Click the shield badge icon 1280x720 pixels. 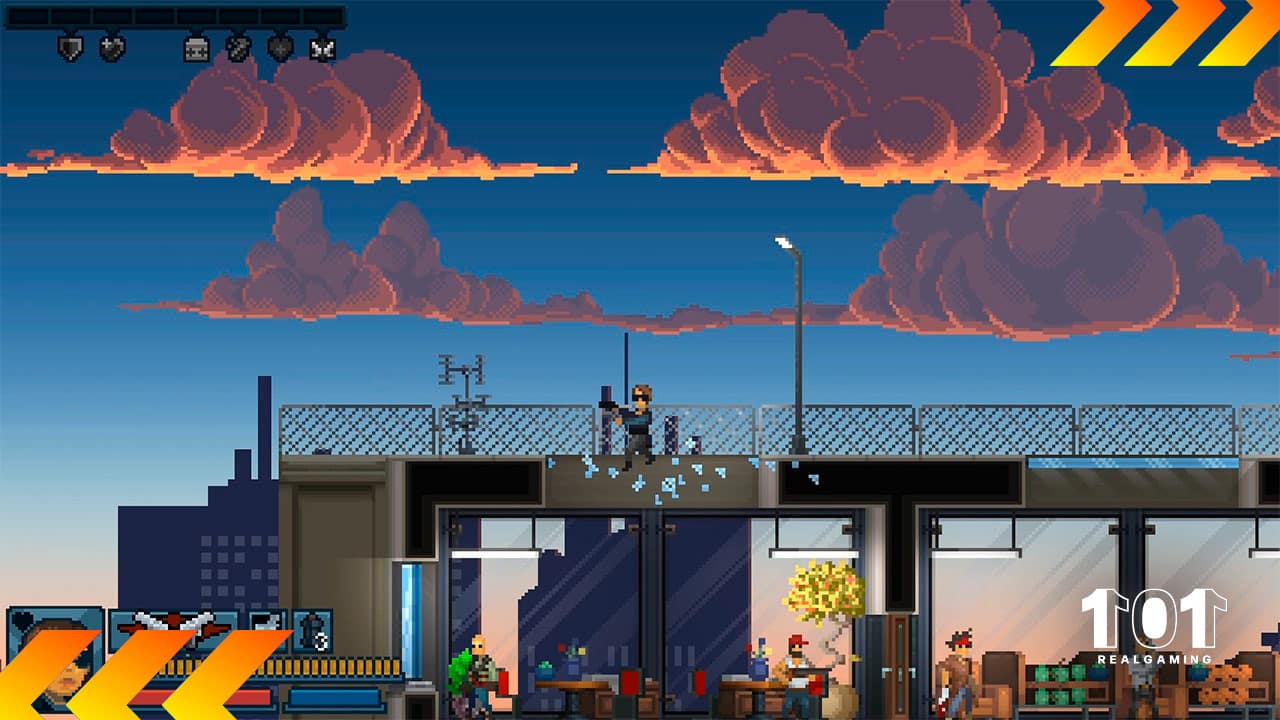tap(69, 47)
